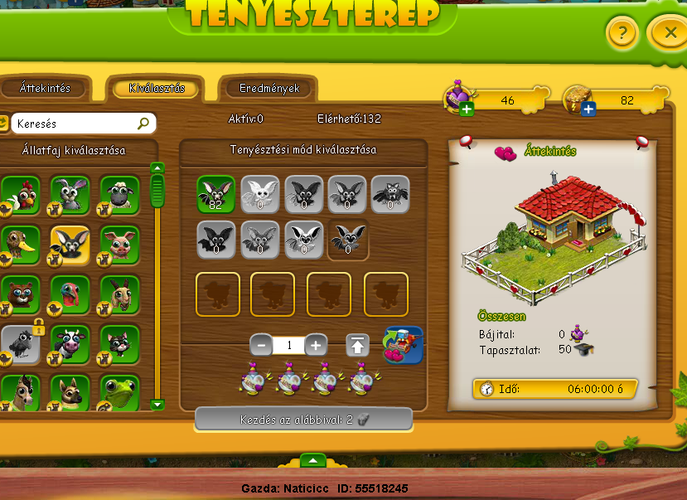Screen dimensions: 687x500
Task: Buy more gold coins with blue plus
Action: pyautogui.click(x=587, y=108)
